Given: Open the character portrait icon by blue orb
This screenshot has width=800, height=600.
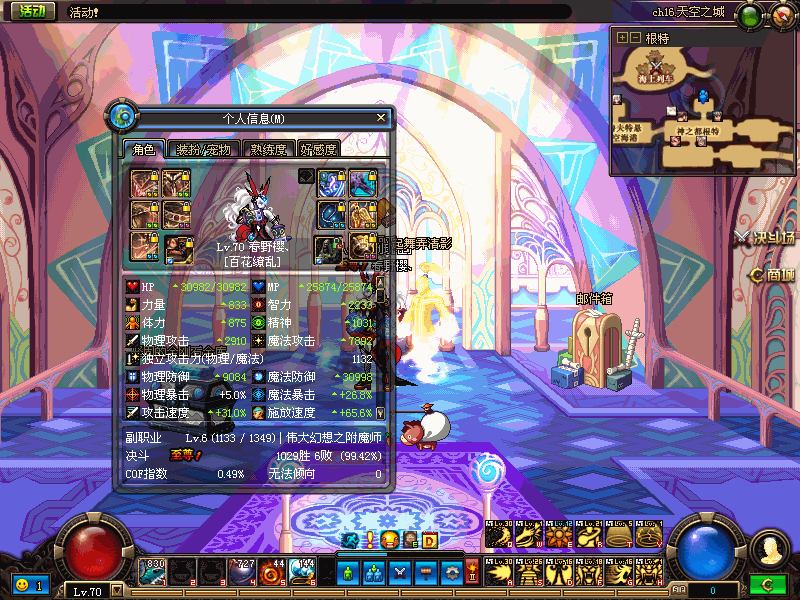Looking at the screenshot, I should coord(767,548).
